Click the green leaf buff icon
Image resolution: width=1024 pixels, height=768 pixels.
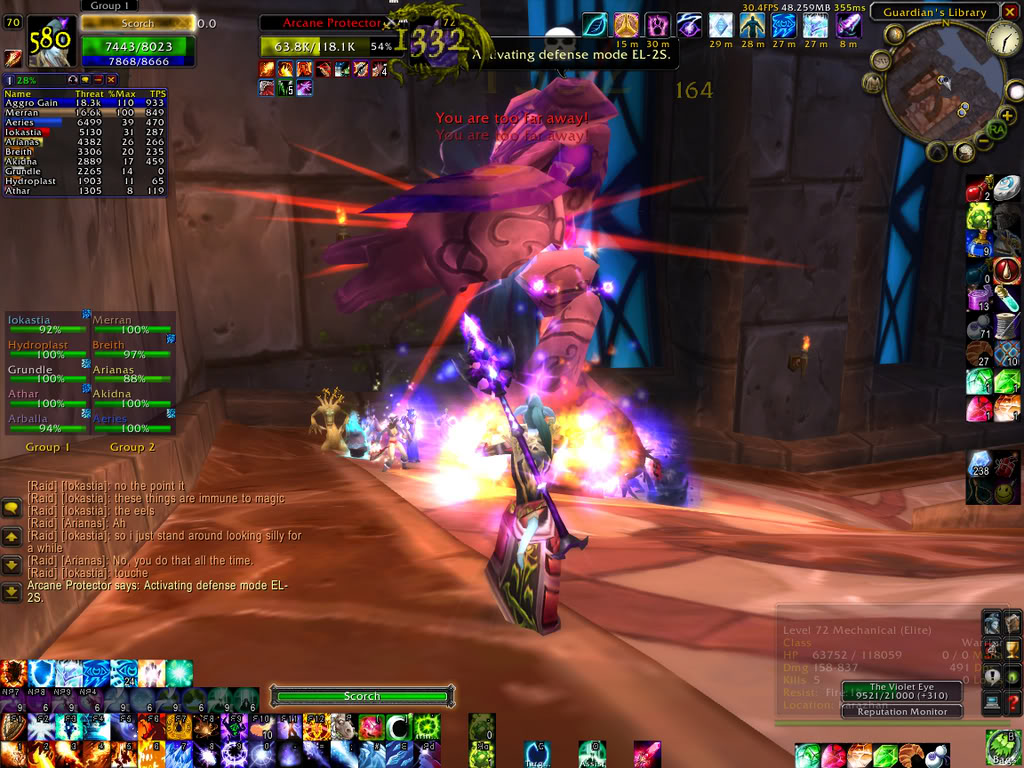594,24
